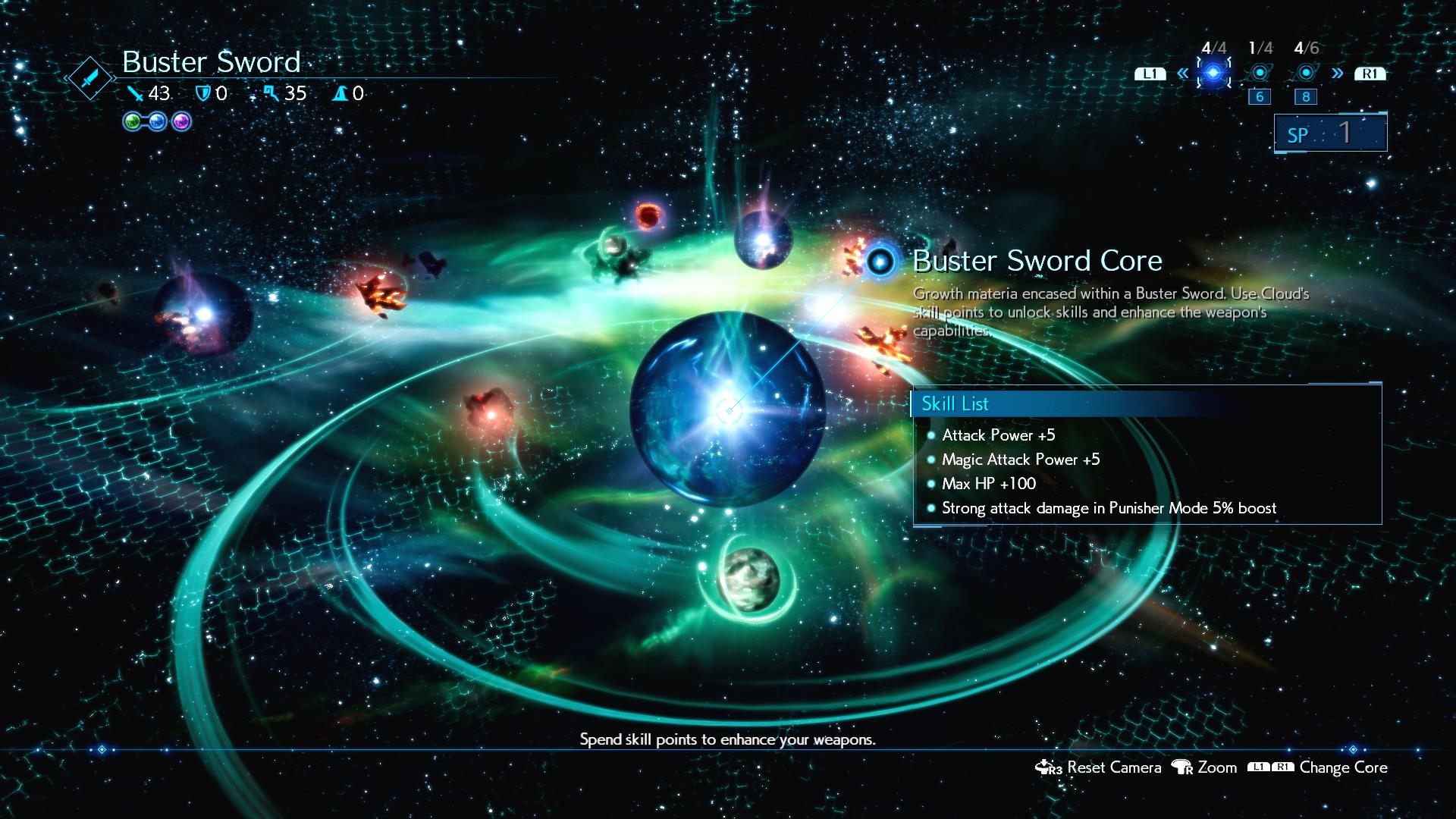
Task: Expand the Skill List header
Action: (956, 404)
